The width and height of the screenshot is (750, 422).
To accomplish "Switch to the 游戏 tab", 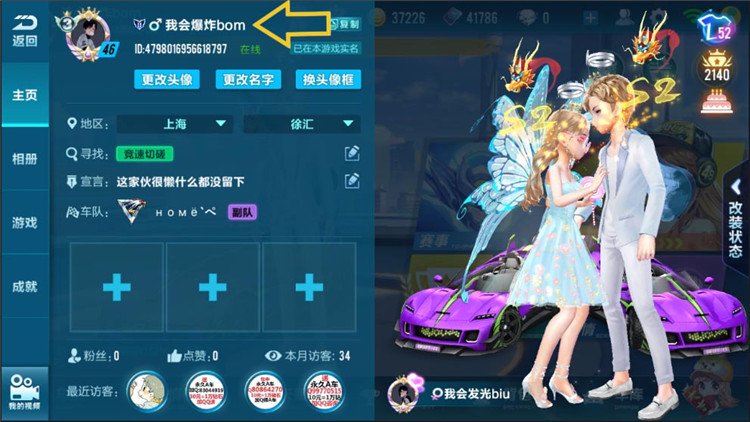I will pyautogui.click(x=24, y=222).
